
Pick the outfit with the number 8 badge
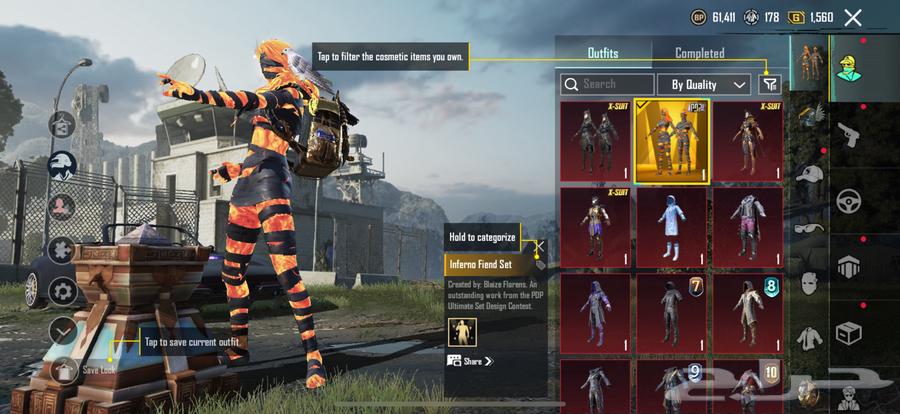tap(748, 312)
